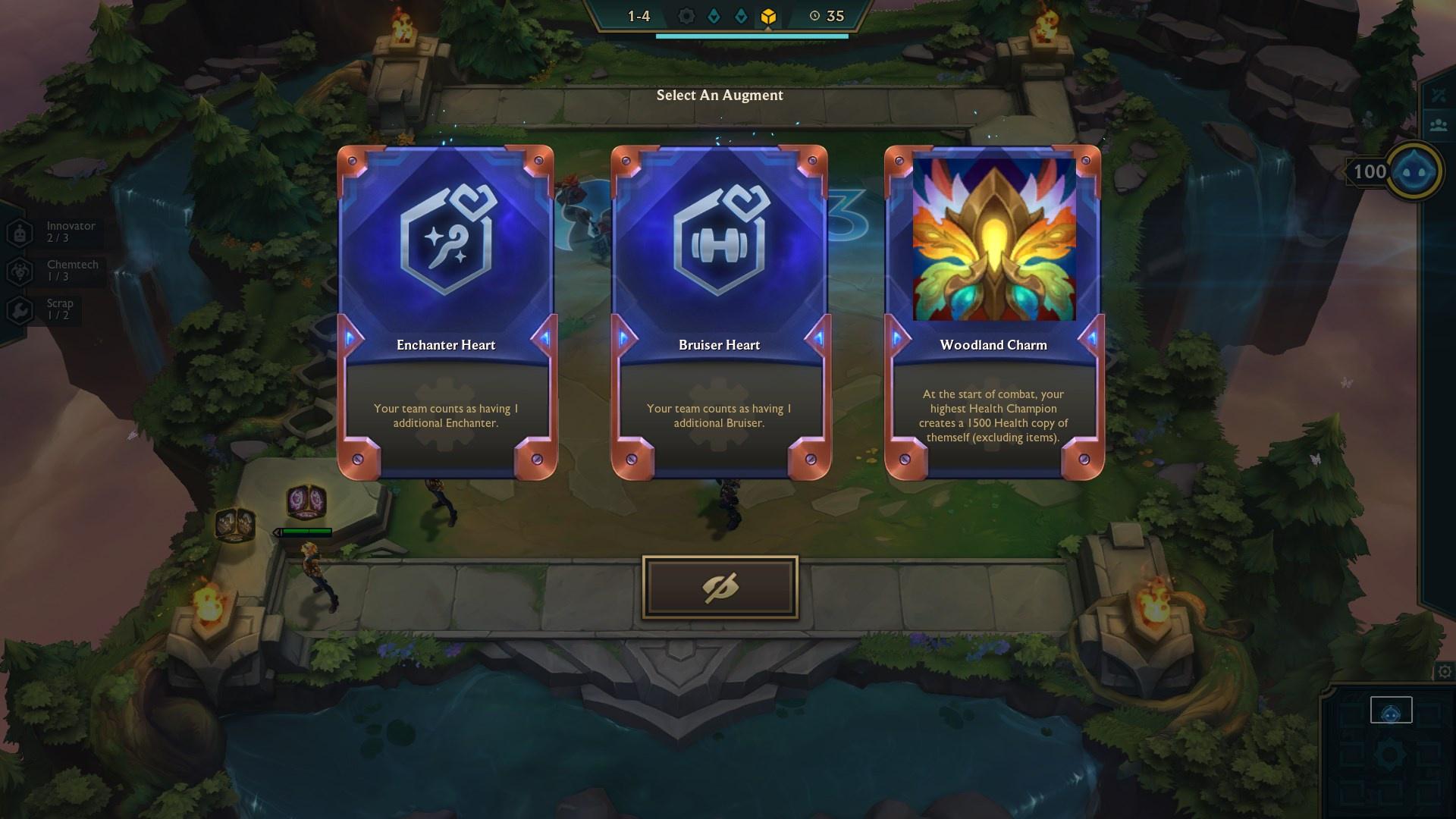Expand the little legend health bar arrow
The width and height of the screenshot is (1456, 819).
(276, 532)
